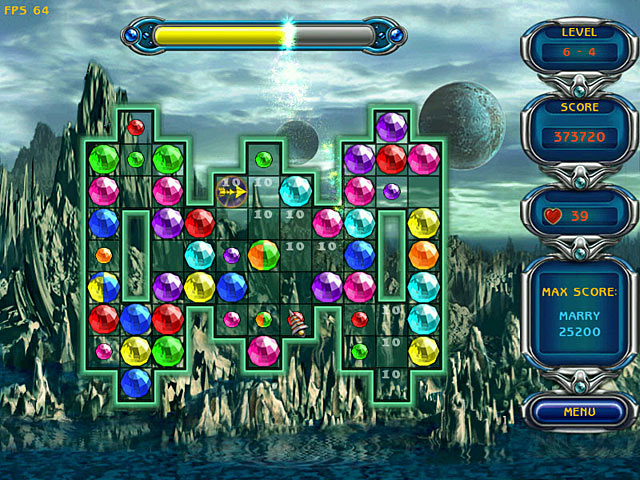Click the yellow arrow bonus tile

(x=232, y=190)
